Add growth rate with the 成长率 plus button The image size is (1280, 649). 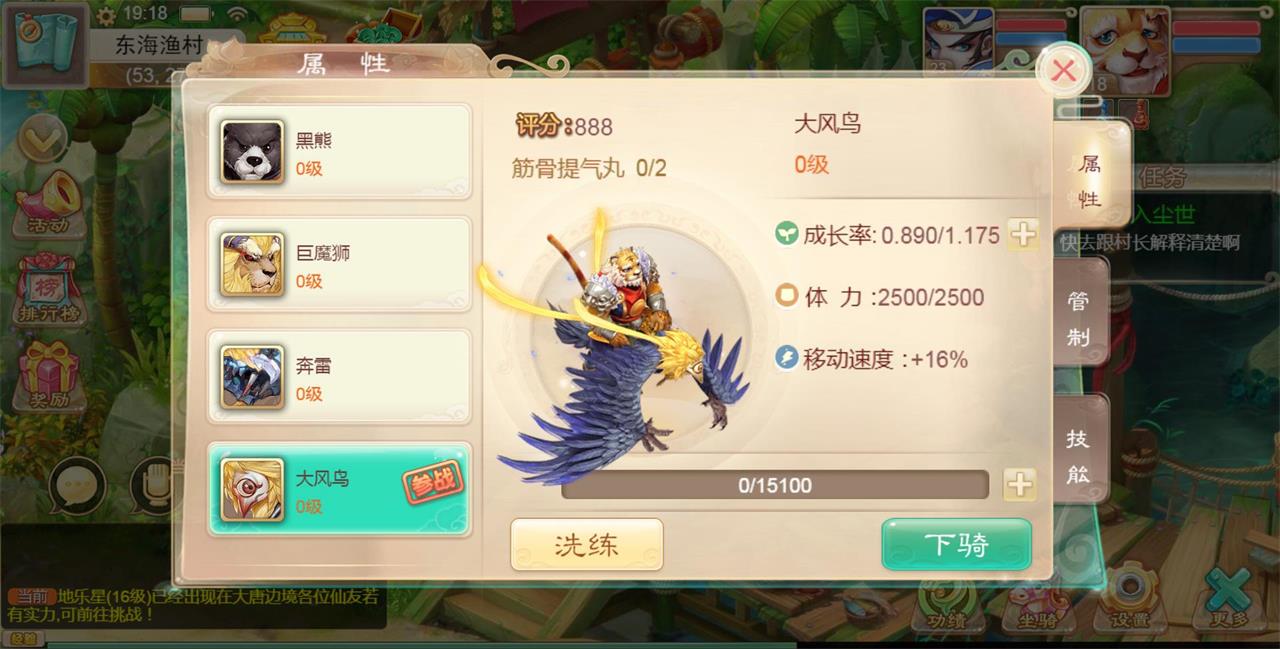pyautogui.click(x=1022, y=235)
